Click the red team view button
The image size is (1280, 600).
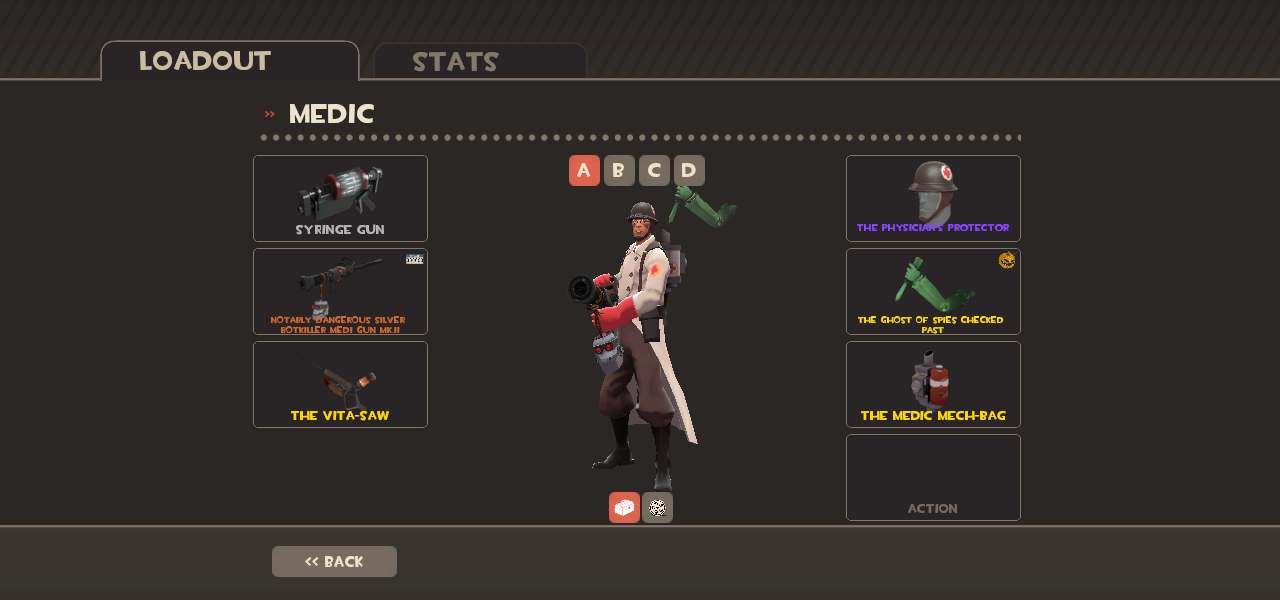(624, 507)
